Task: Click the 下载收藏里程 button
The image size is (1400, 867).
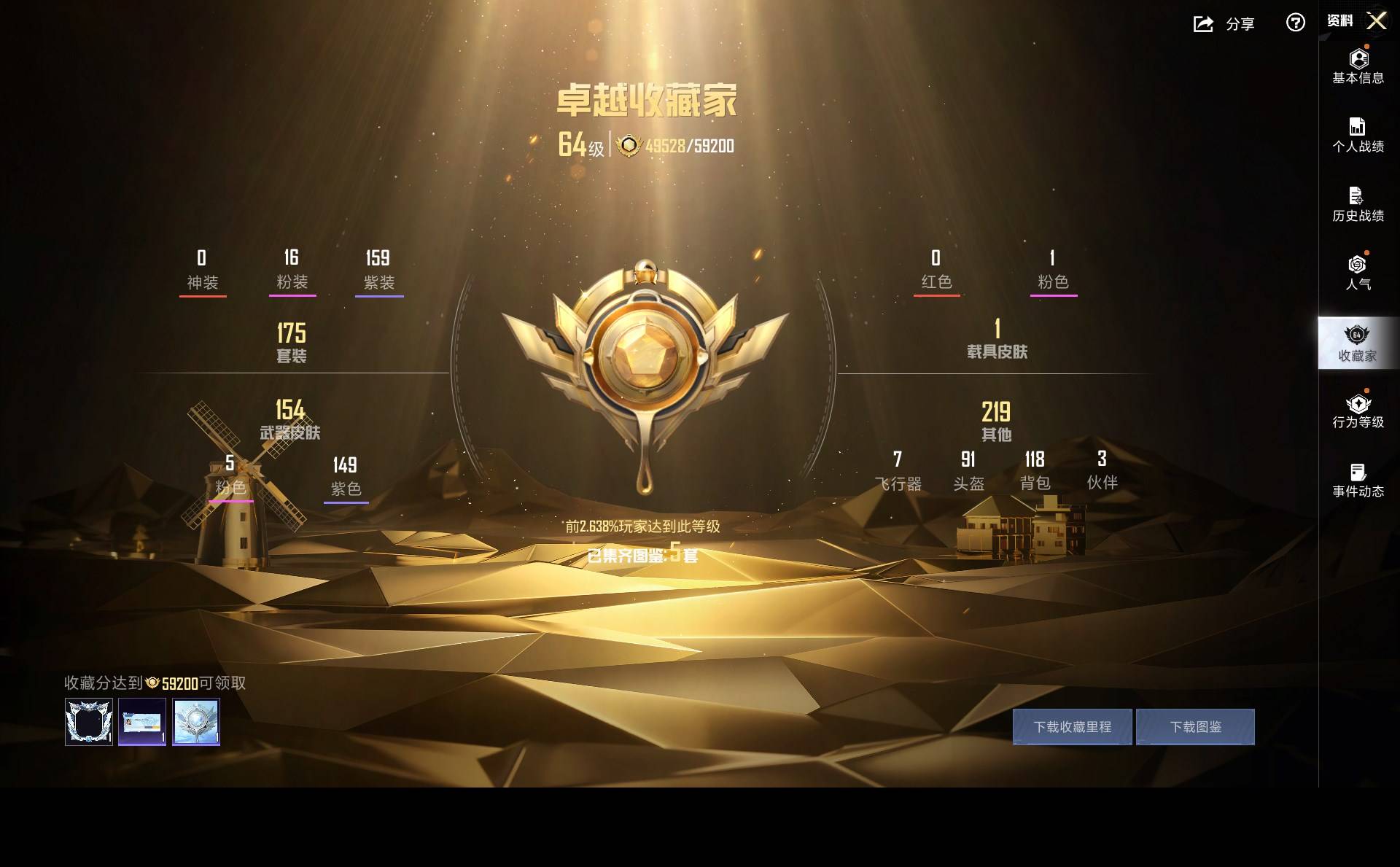Action: click(x=1072, y=727)
